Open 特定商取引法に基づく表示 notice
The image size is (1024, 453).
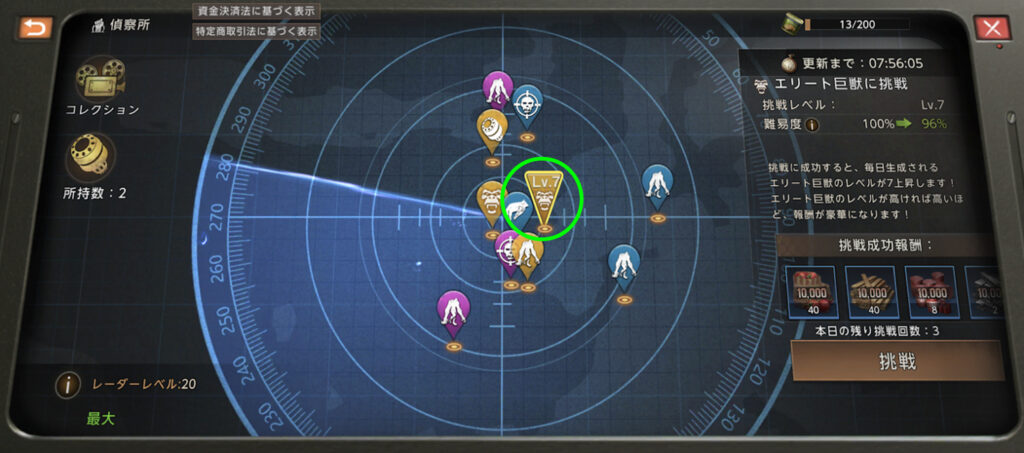[x=256, y=31]
